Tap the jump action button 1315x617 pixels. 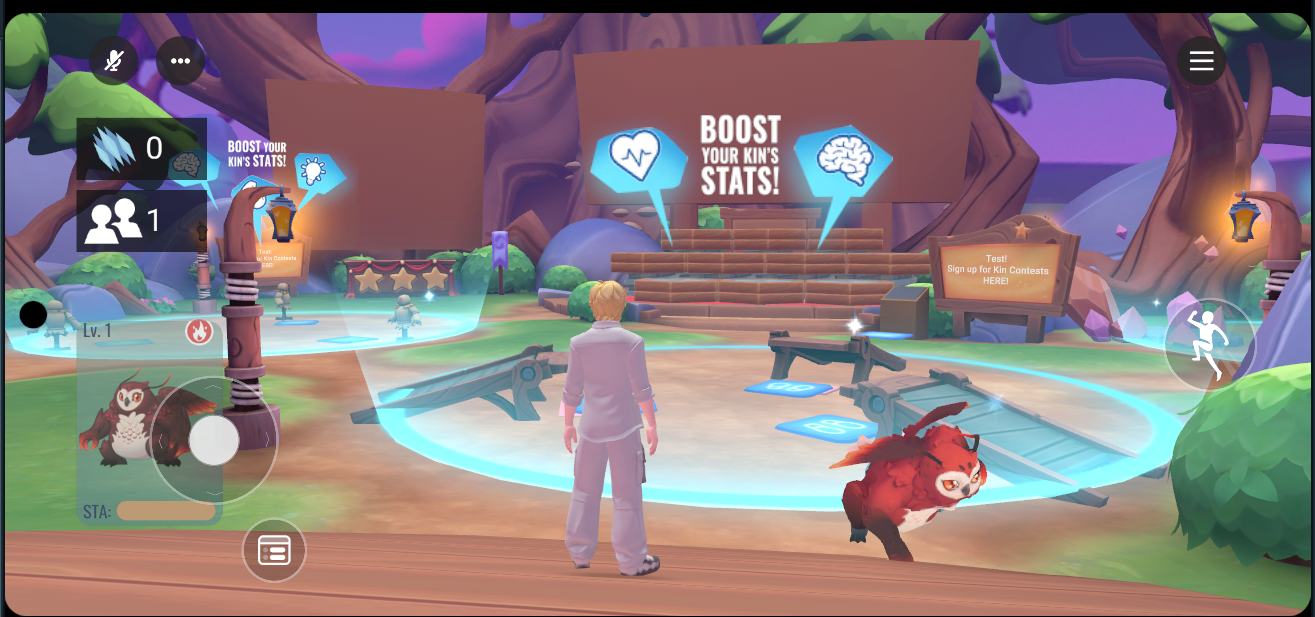[1209, 344]
